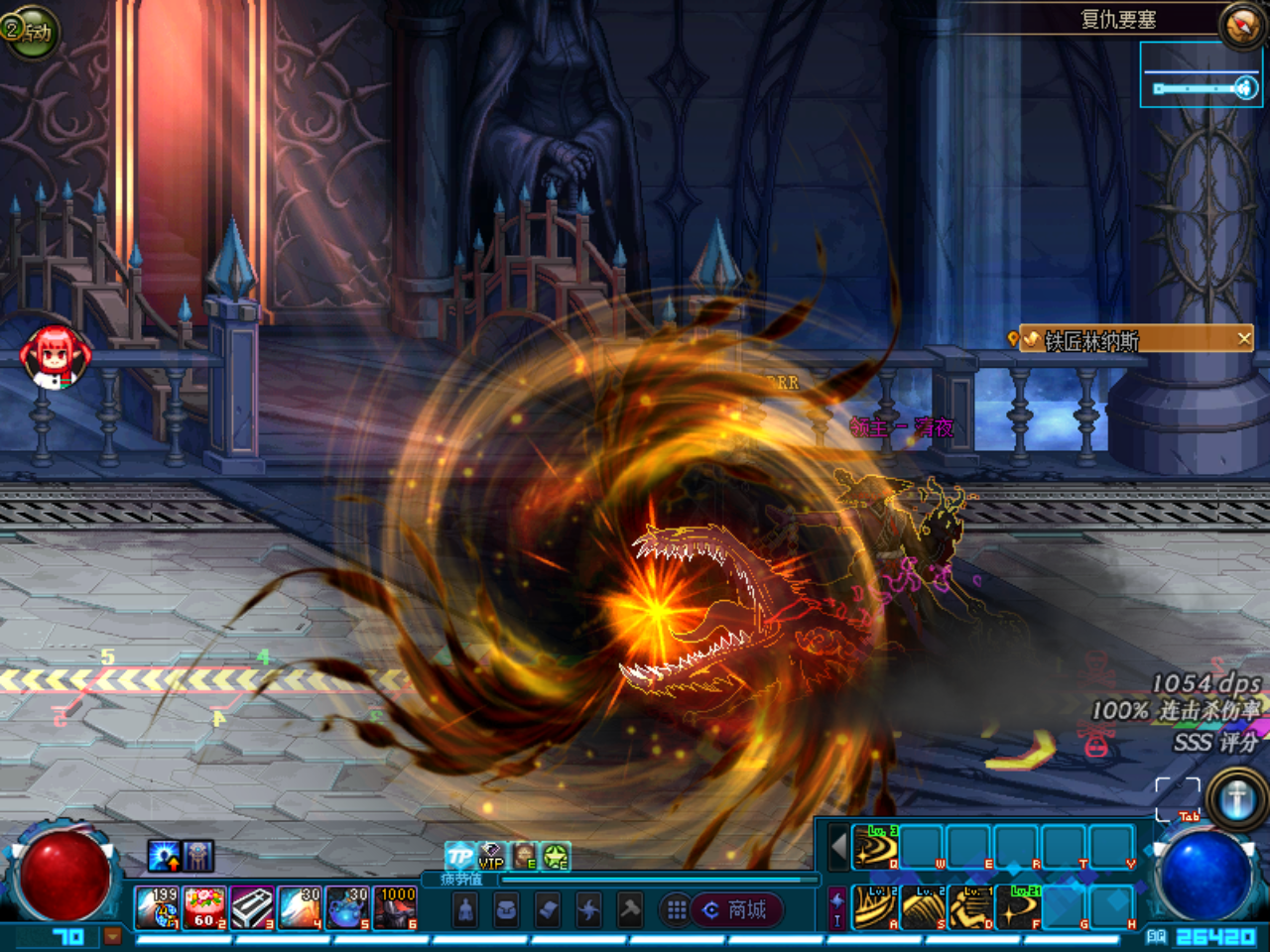Click the compass icon beside 复仇要塞
Image resolution: width=1270 pixels, height=952 pixels.
click(x=1242, y=26)
